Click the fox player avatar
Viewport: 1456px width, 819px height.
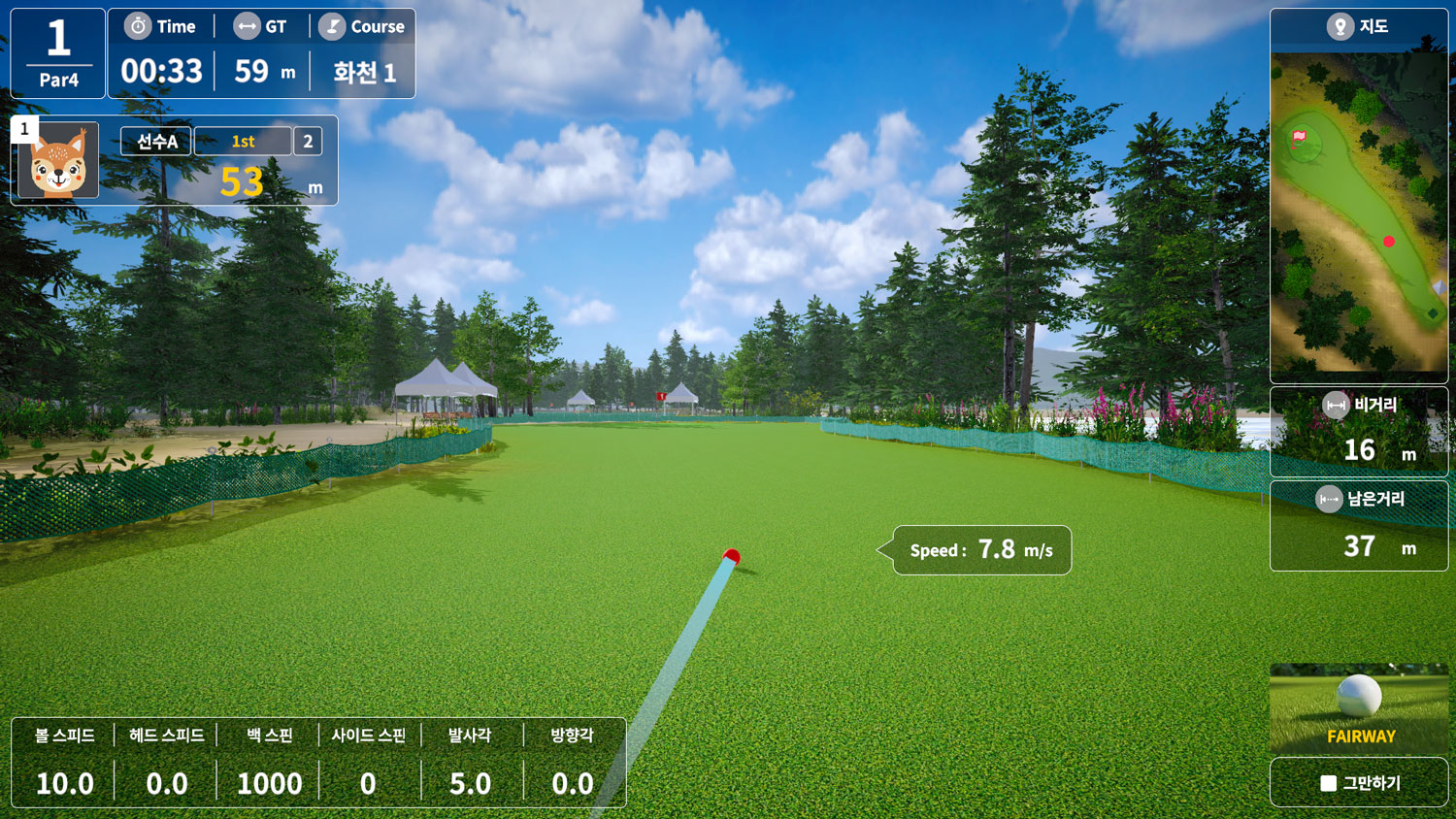58,161
